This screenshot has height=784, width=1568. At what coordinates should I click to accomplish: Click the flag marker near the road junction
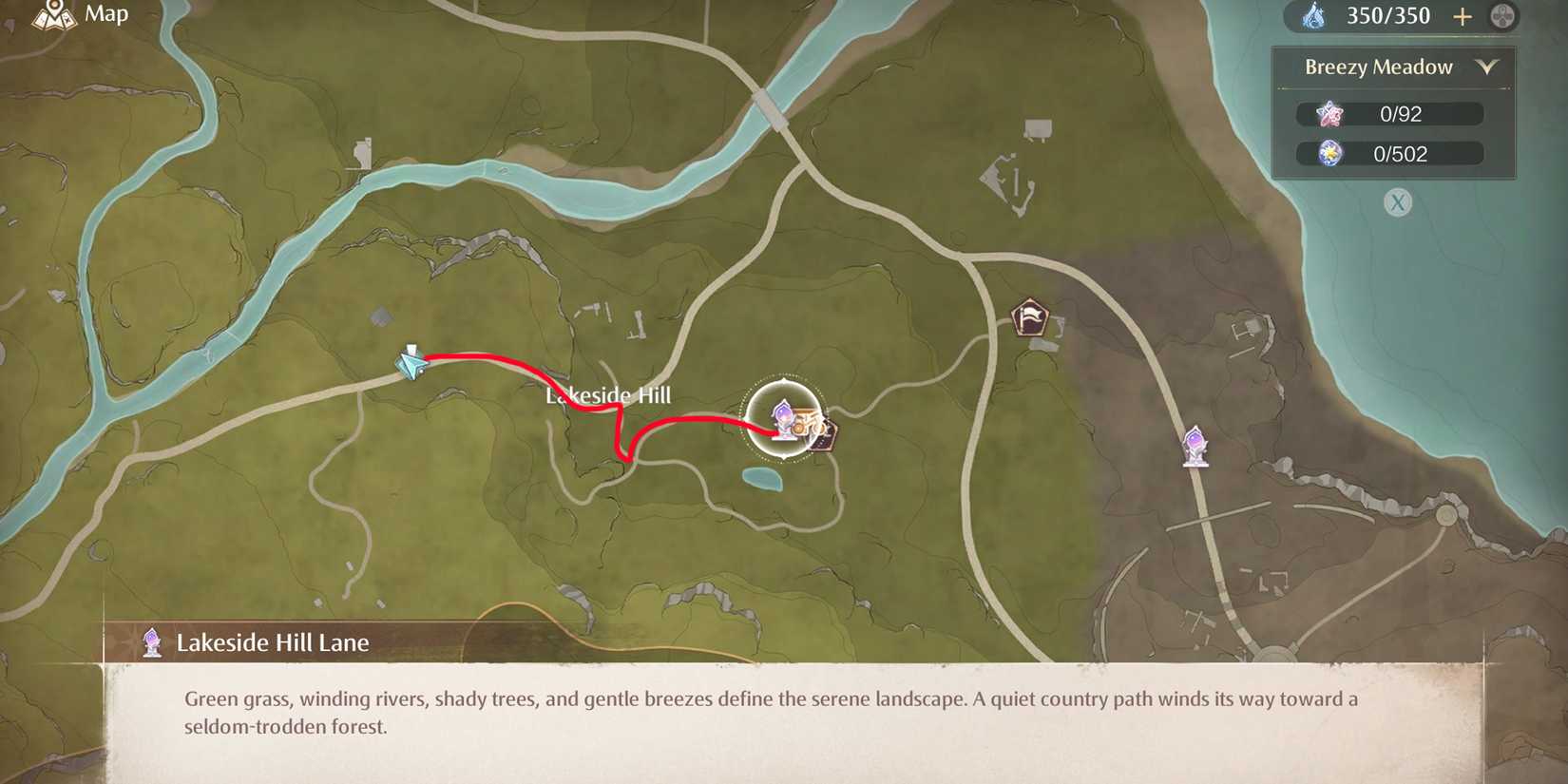[1029, 317]
